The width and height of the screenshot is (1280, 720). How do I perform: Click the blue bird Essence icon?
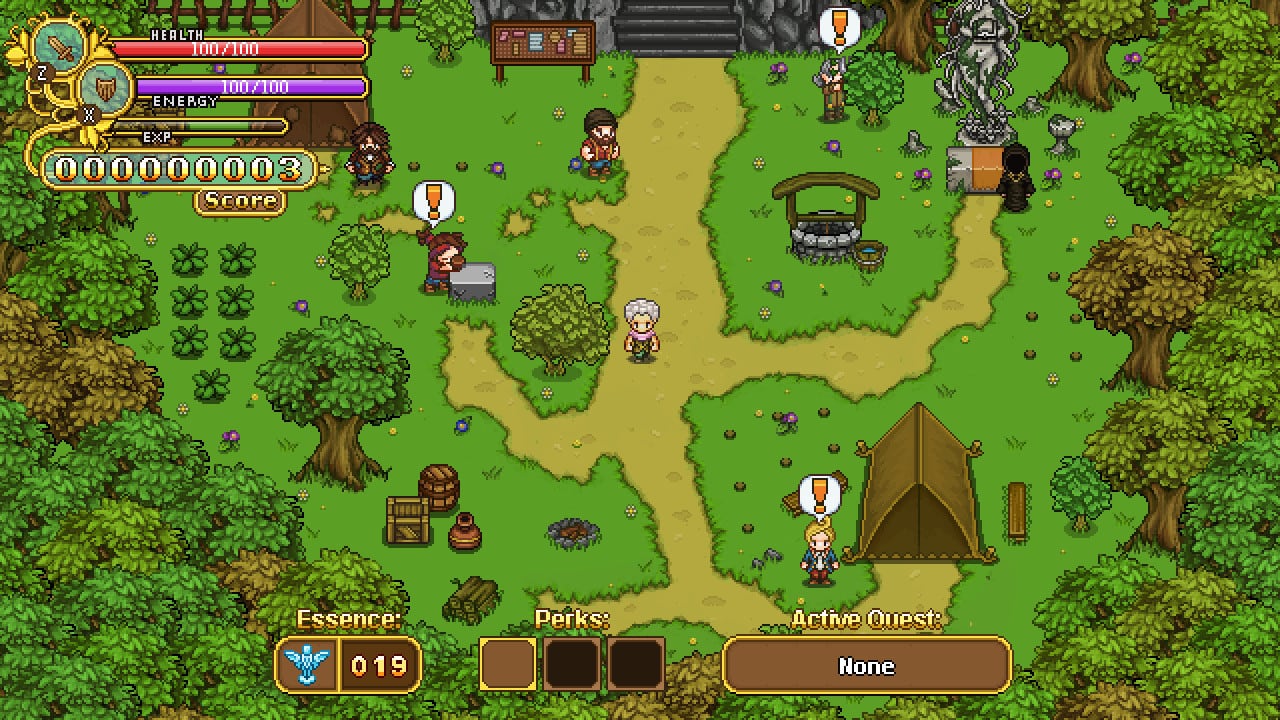click(307, 665)
